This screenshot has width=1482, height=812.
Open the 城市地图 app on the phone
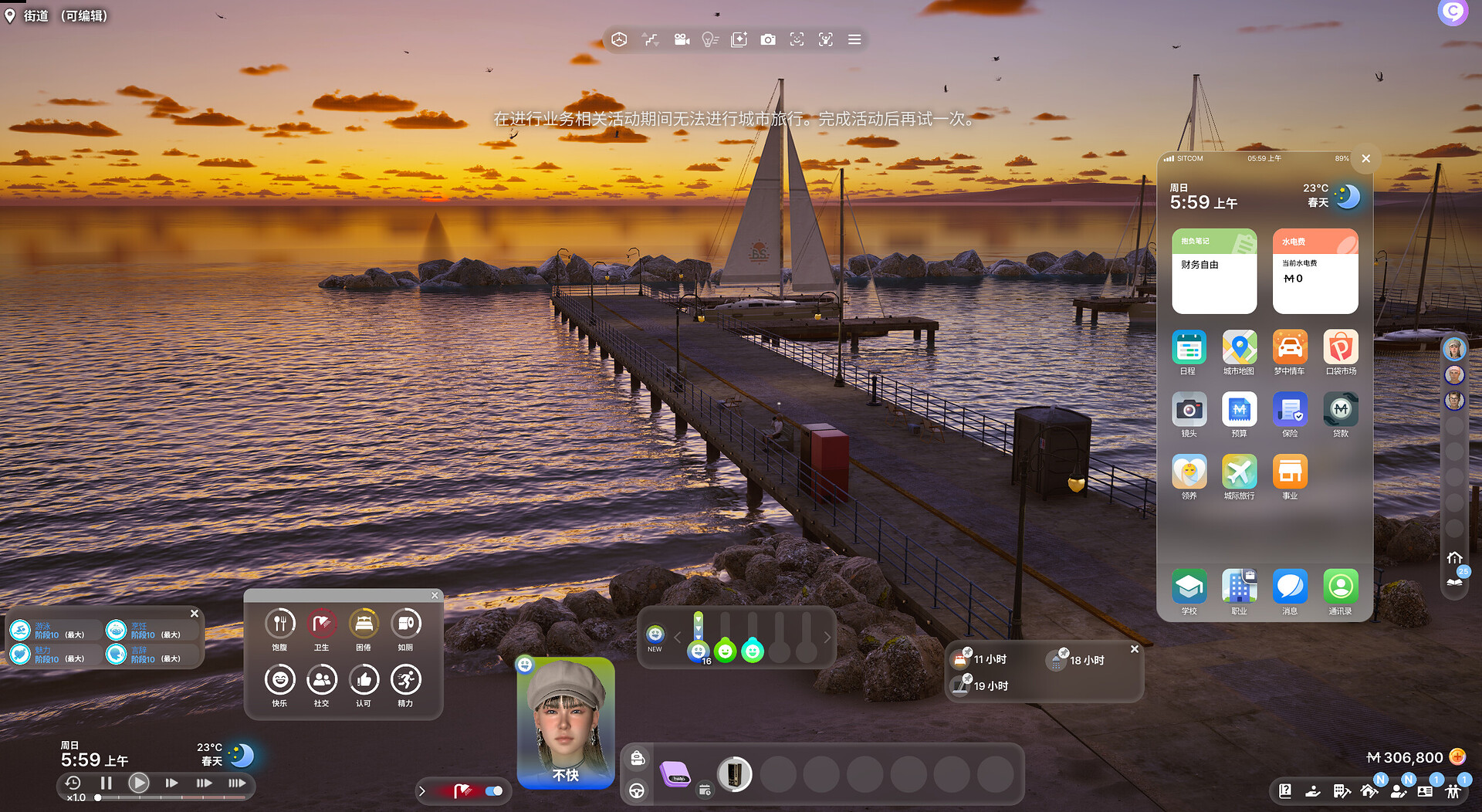(x=1239, y=350)
